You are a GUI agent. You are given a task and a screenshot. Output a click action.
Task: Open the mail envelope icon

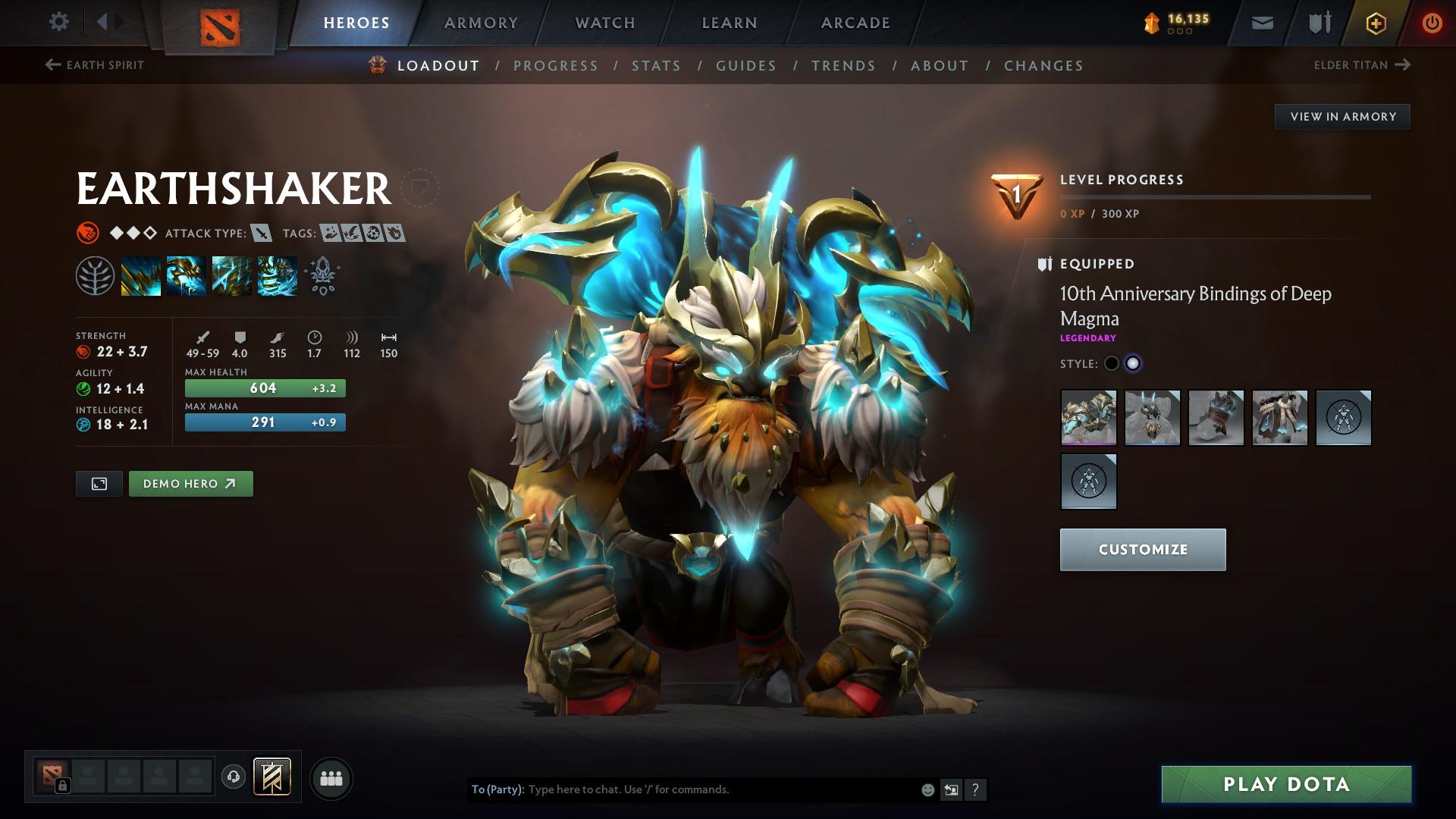pos(1261,22)
